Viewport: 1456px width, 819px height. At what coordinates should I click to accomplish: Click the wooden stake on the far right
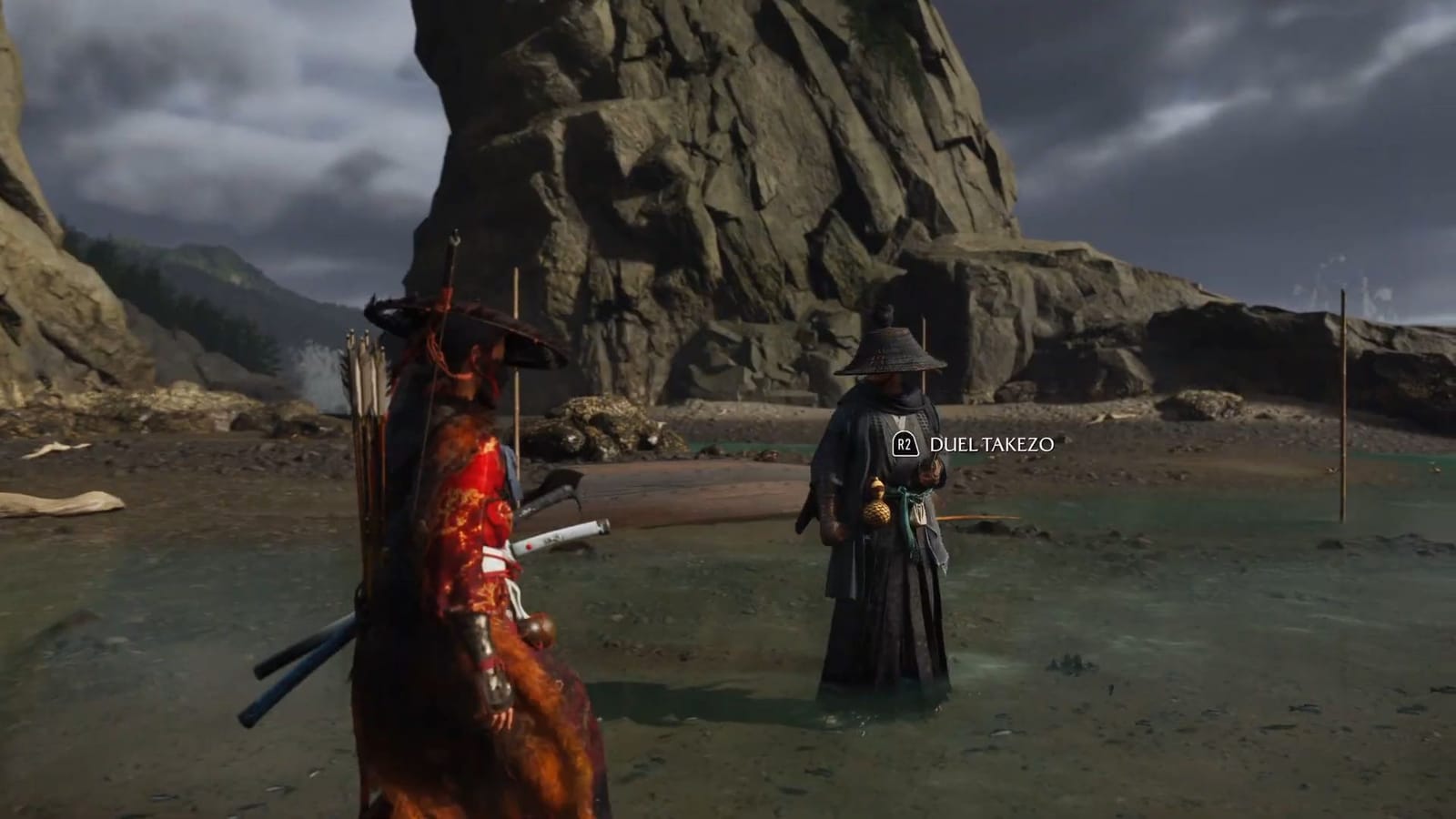1343,409
